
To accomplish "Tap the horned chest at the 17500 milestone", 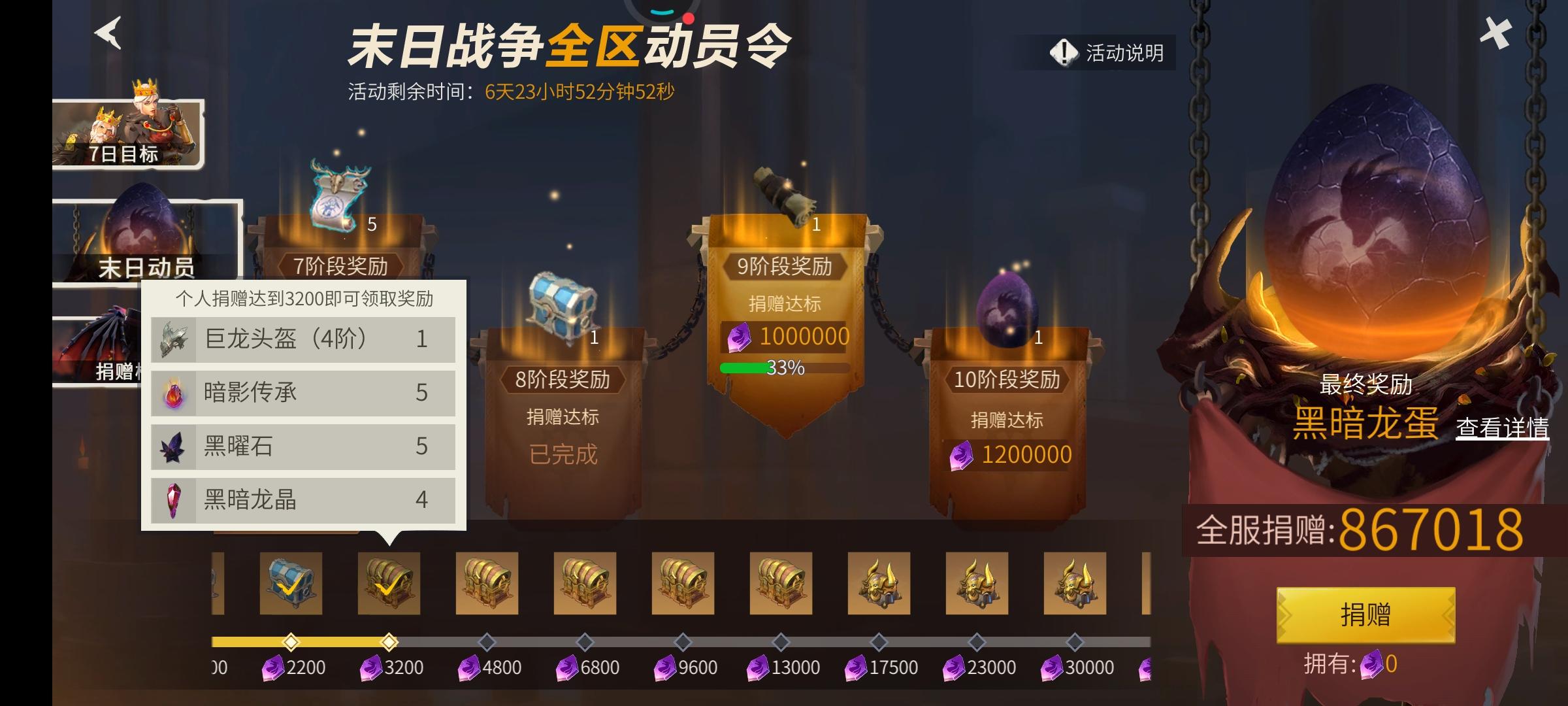I will click(879, 584).
